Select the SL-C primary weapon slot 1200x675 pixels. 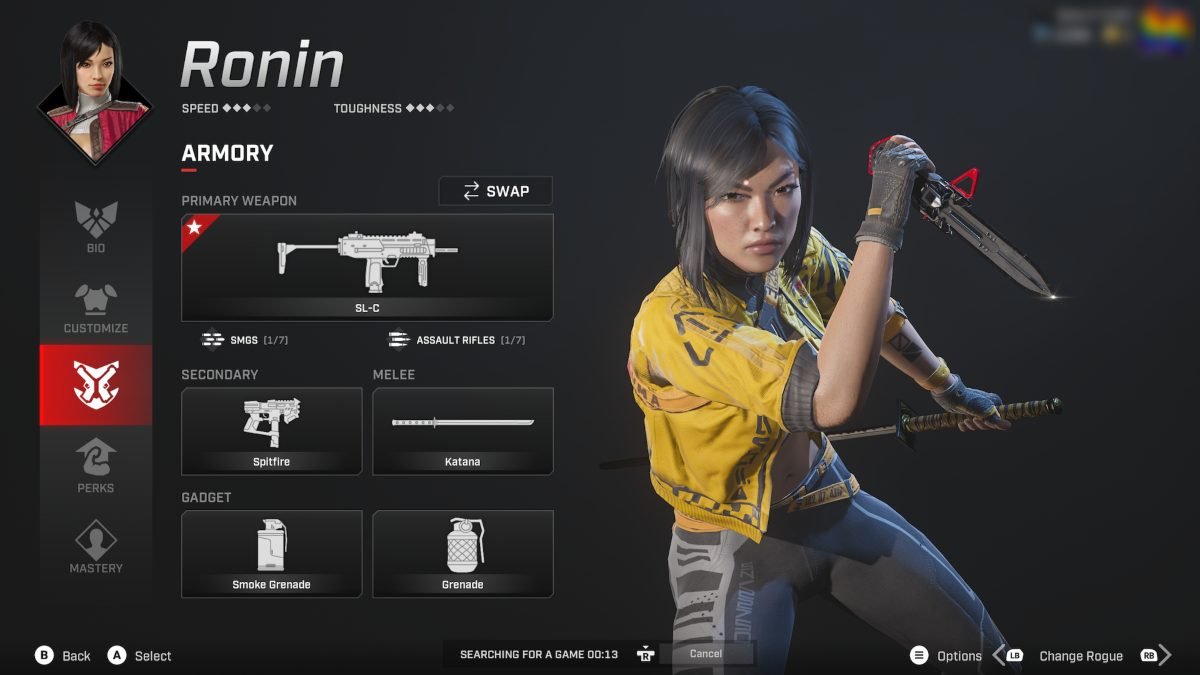pyautogui.click(x=367, y=267)
